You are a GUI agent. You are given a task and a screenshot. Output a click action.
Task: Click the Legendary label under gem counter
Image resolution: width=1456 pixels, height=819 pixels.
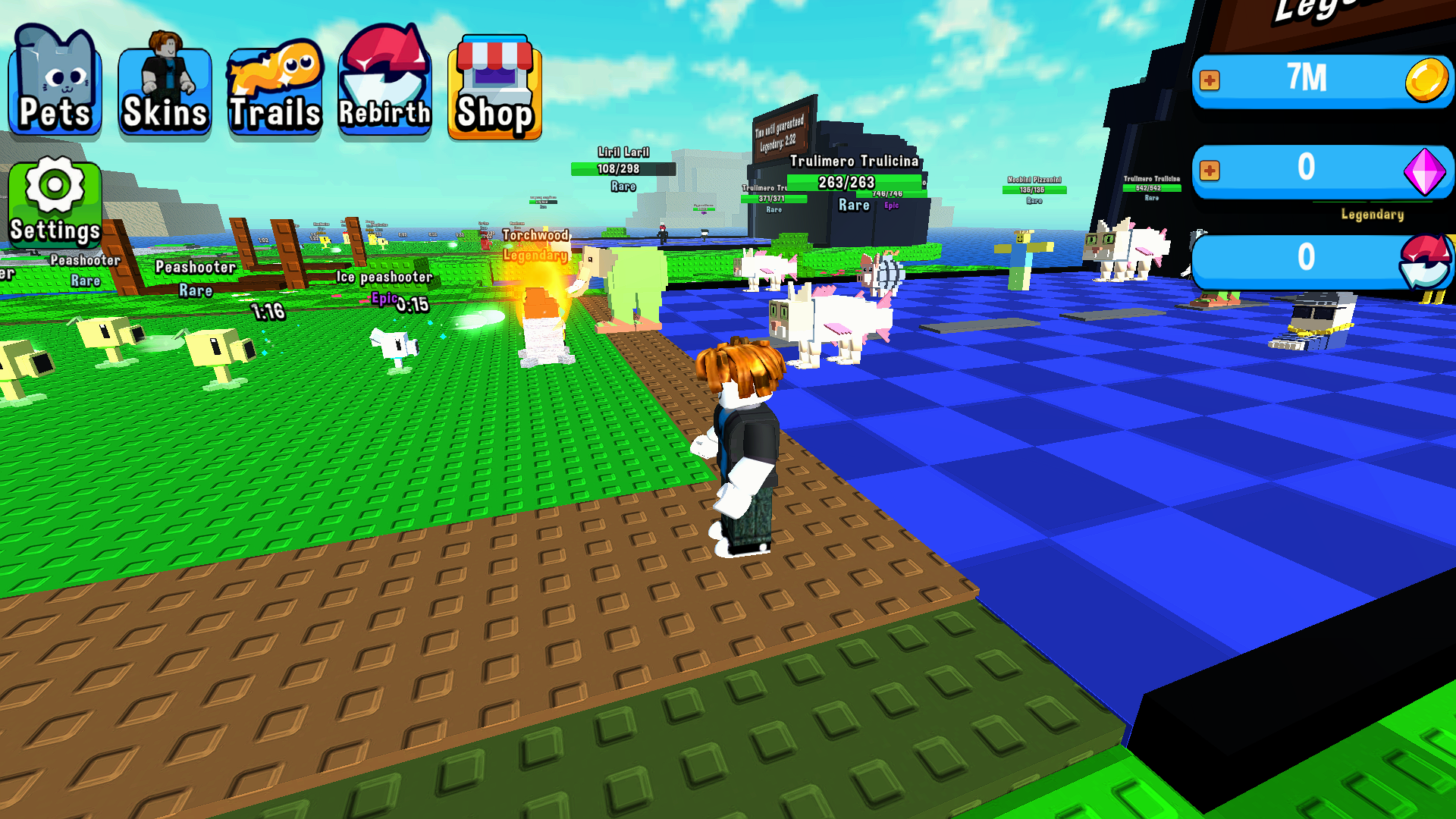(x=1372, y=215)
